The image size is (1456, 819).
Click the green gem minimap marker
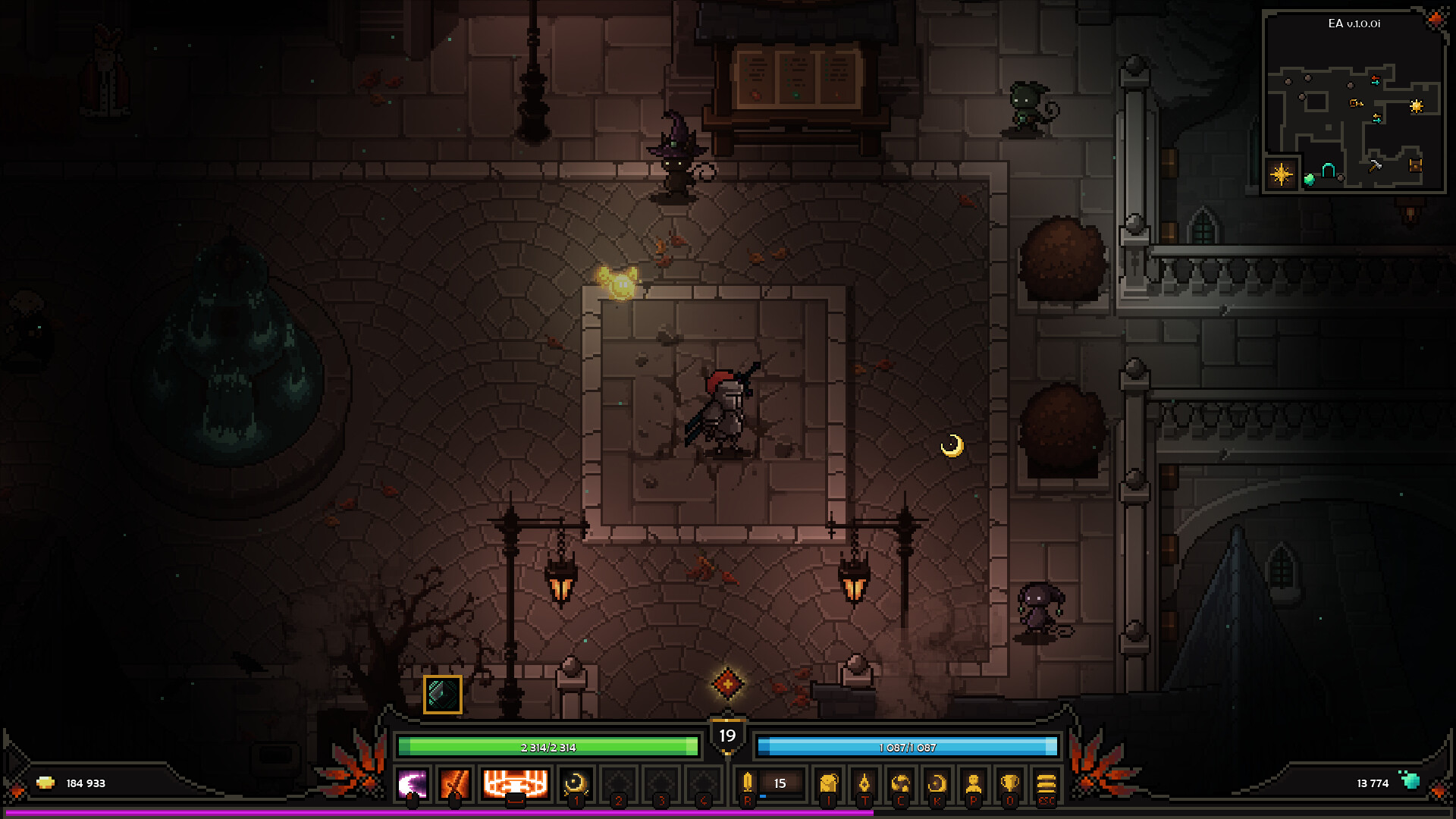point(1309,180)
